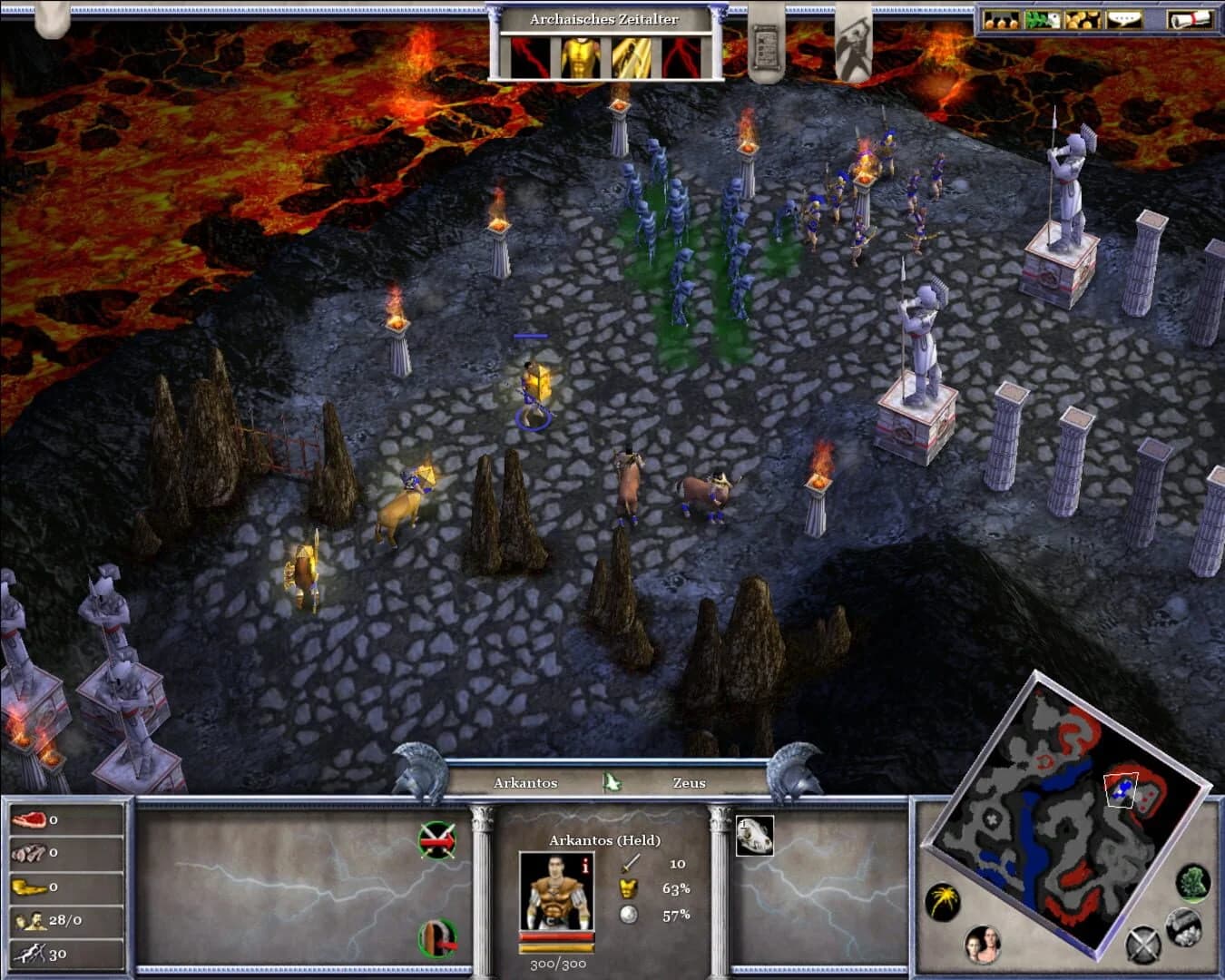Viewport: 1225px width, 980px height.
Task: Click the idle villagers icon in top bar
Action: point(1001,18)
